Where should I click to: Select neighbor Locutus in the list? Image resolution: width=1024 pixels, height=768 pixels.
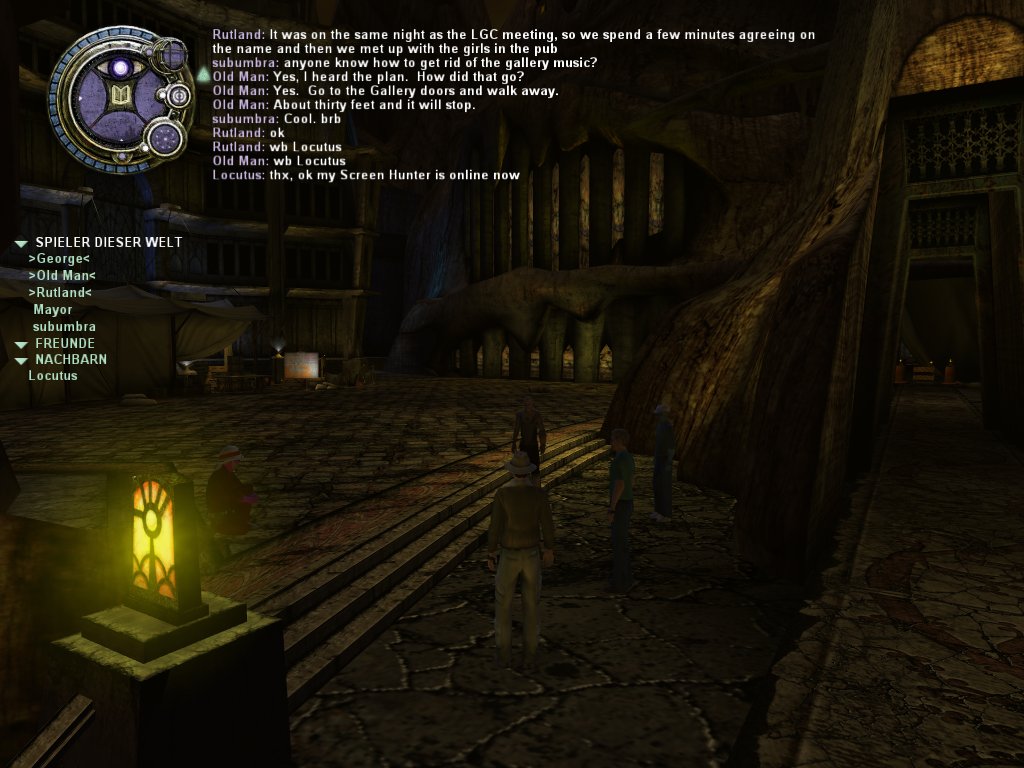pyautogui.click(x=52, y=376)
